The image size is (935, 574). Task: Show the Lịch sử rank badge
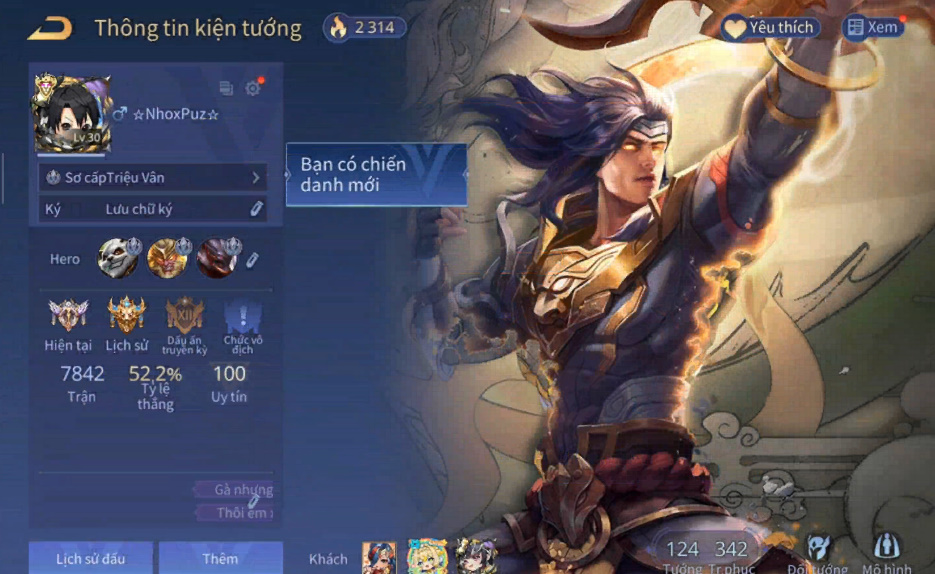click(x=127, y=316)
